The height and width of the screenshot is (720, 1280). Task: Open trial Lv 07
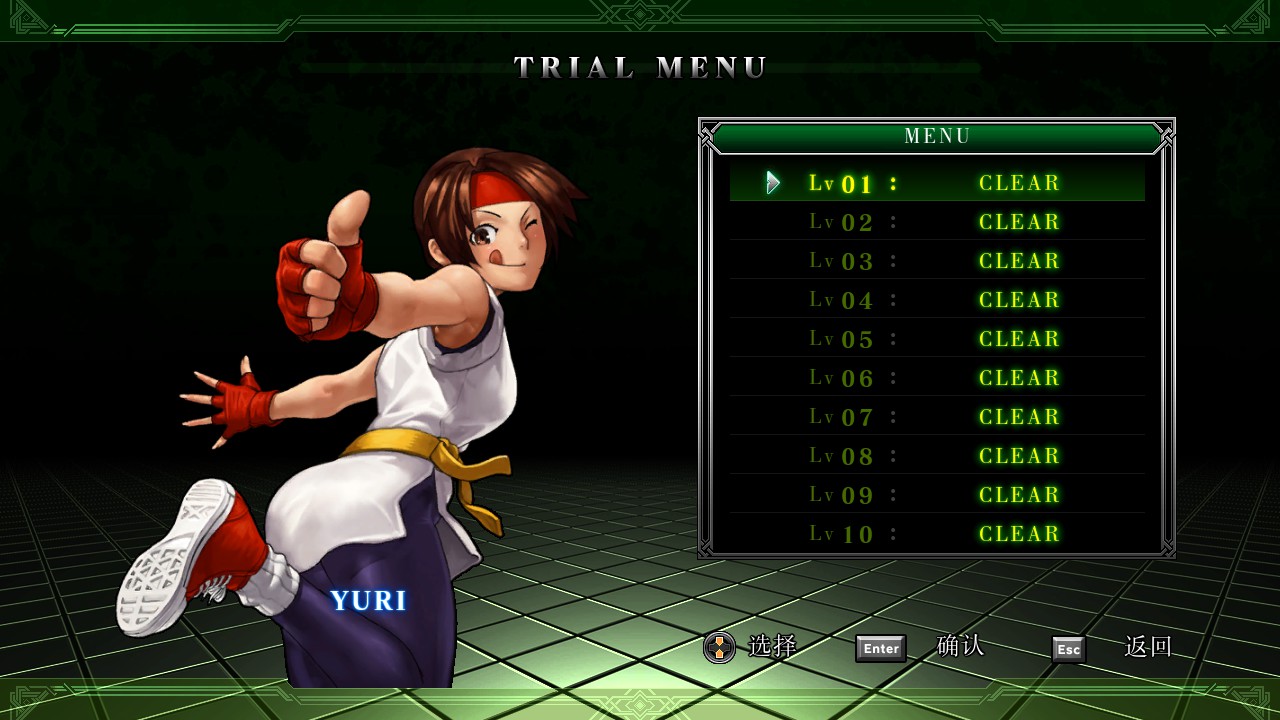[x=936, y=417]
